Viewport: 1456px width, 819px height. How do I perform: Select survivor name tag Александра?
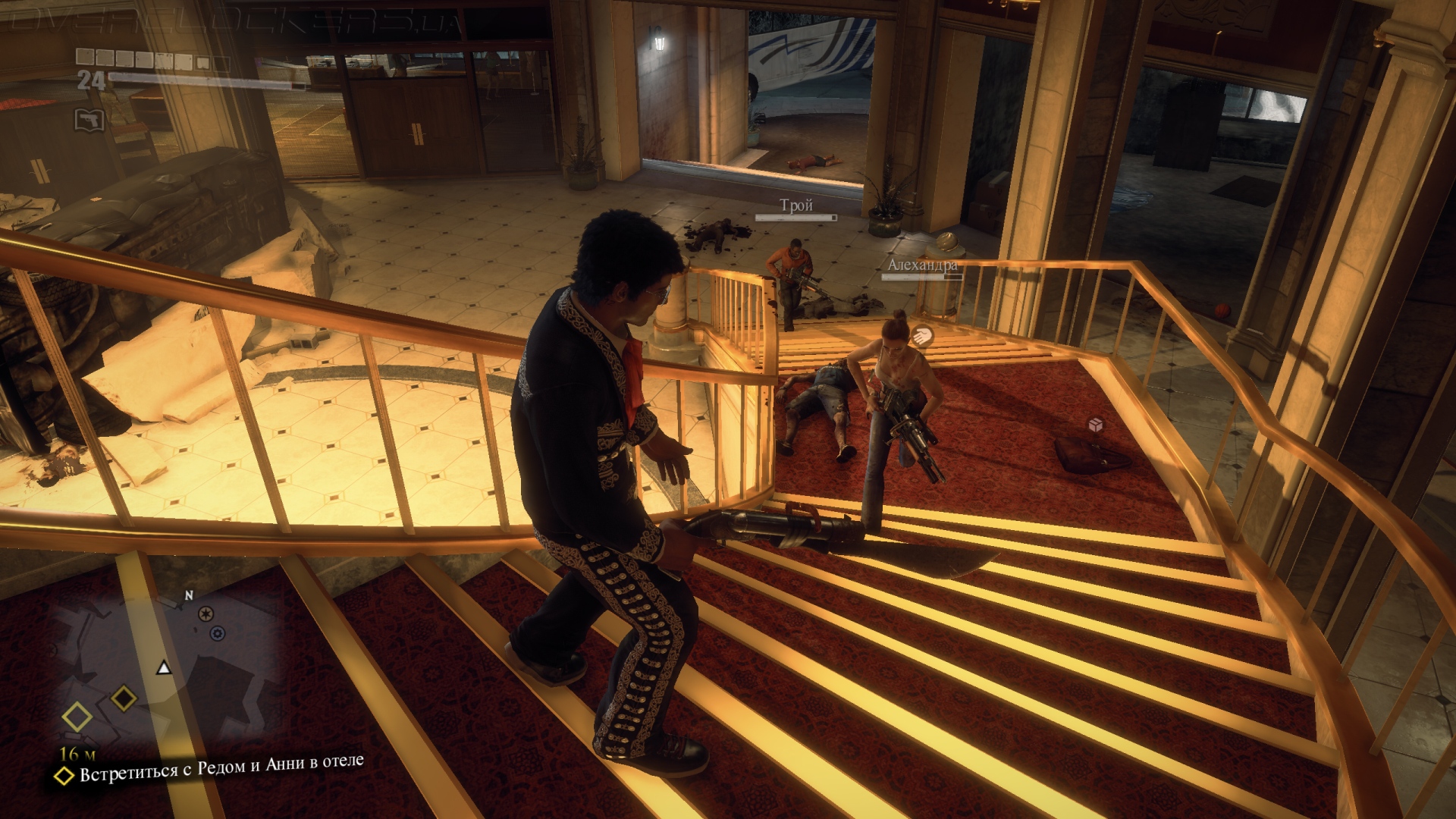click(x=922, y=265)
